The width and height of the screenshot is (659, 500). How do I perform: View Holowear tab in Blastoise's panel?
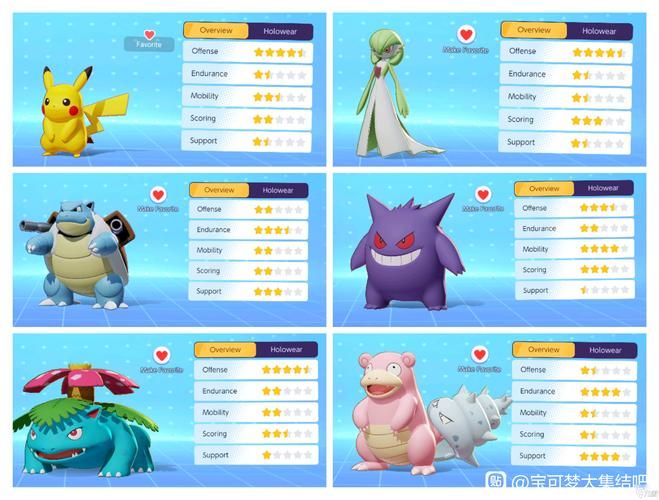click(x=277, y=190)
